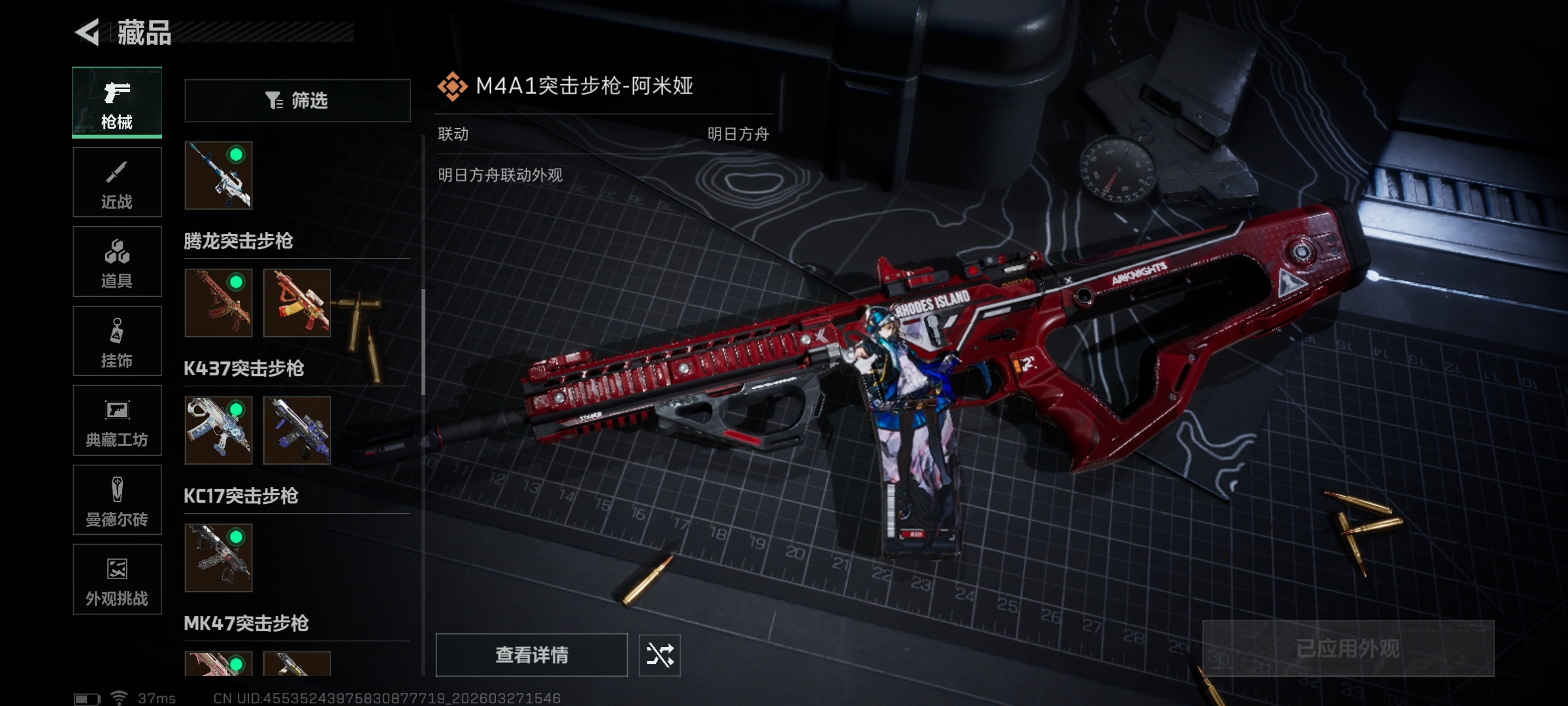Select the equipped white-blue K437 skin
The height and width of the screenshot is (706, 1568).
218,430
